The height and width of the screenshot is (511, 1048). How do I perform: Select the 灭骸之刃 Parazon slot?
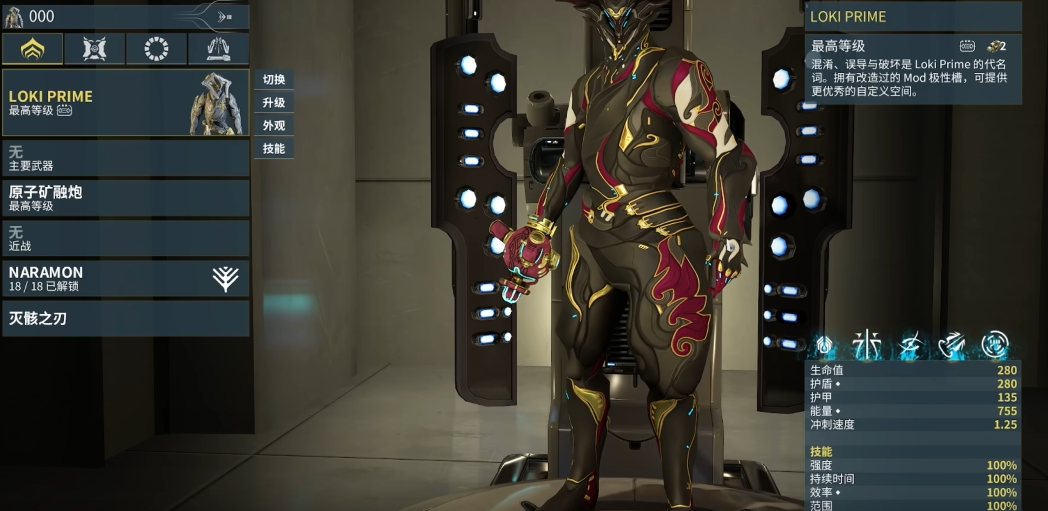125,319
